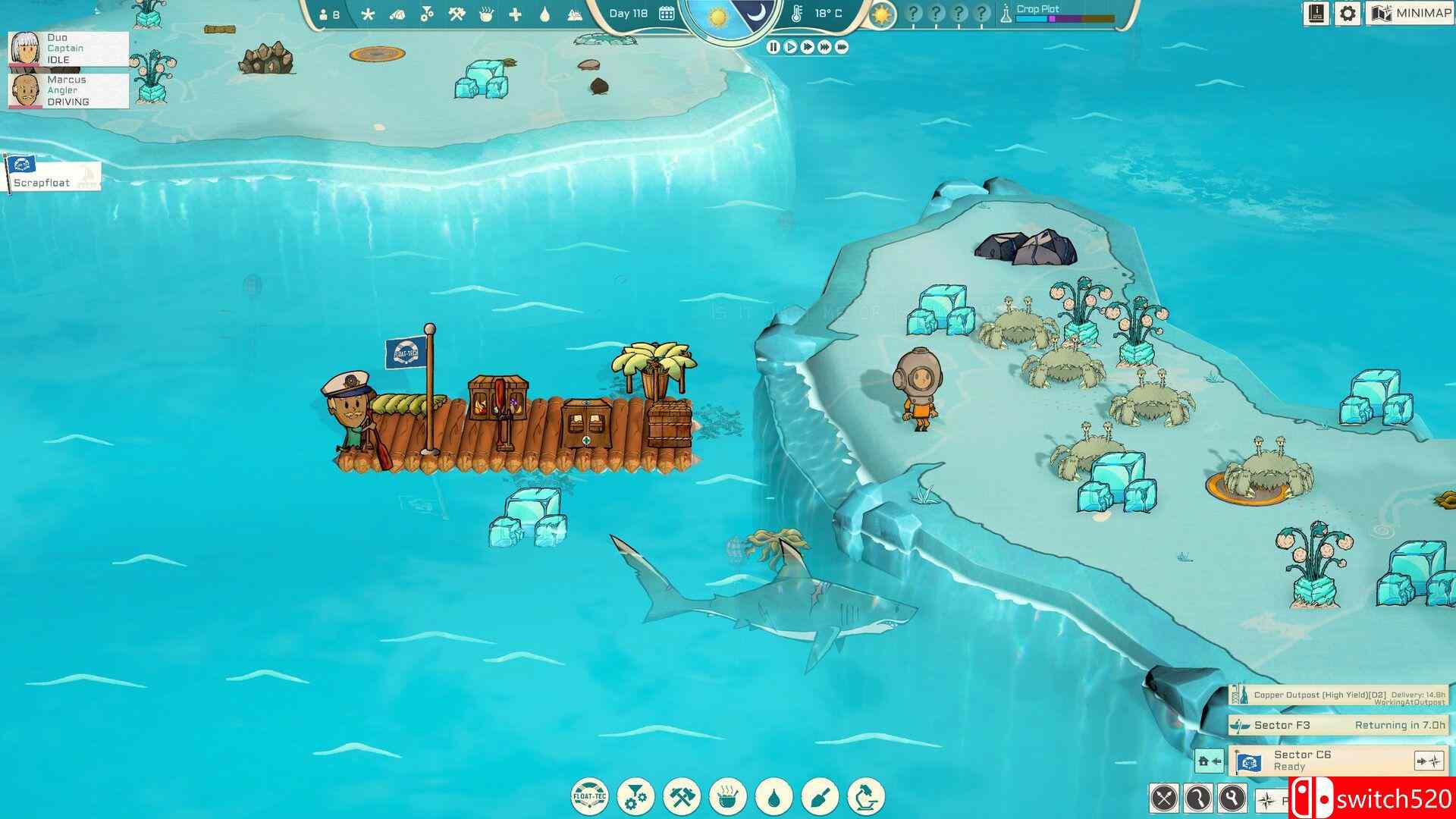Select the shovel/trowel tool

[821, 795]
